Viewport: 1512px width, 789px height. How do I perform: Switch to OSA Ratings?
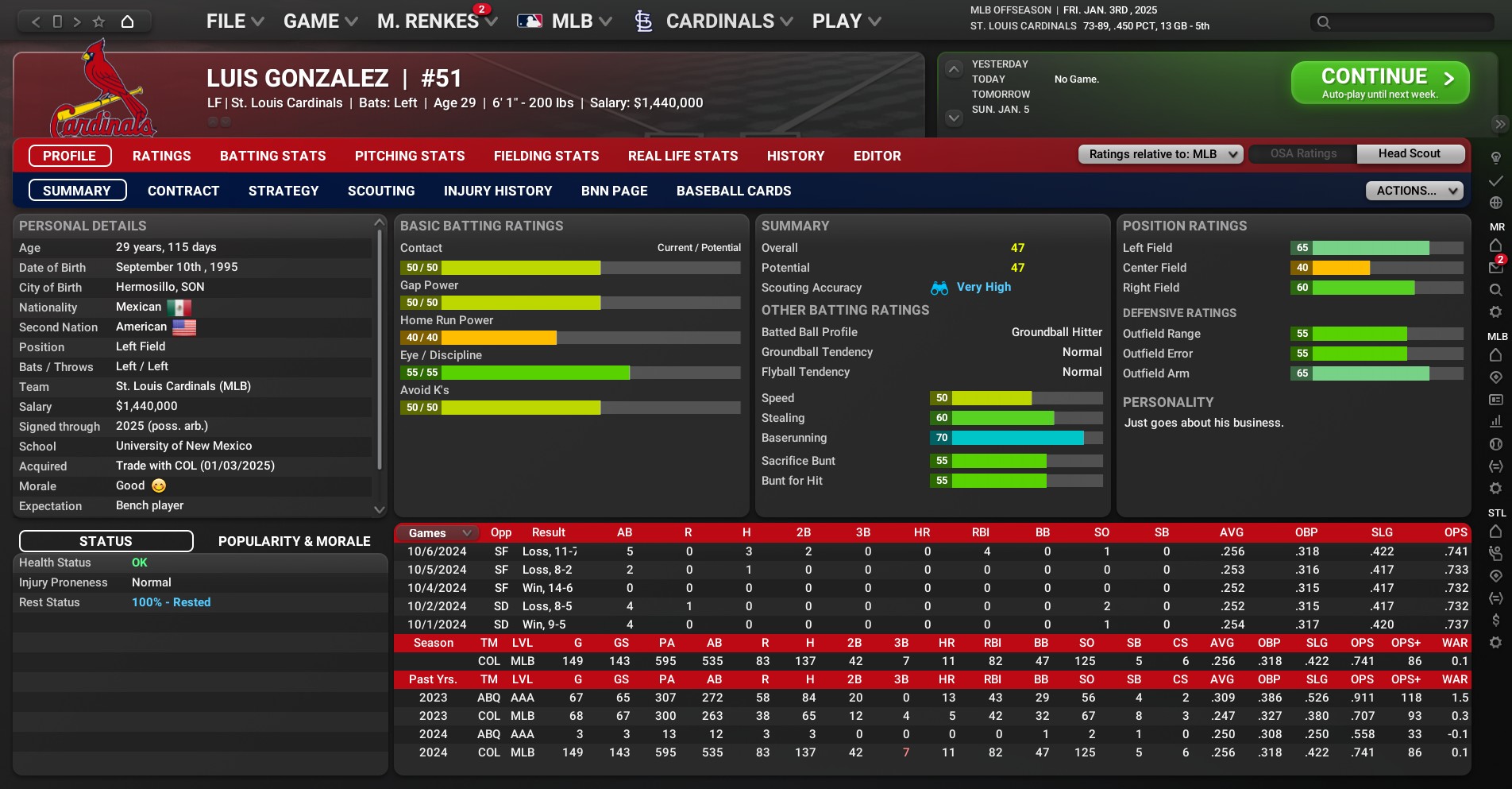click(1302, 154)
